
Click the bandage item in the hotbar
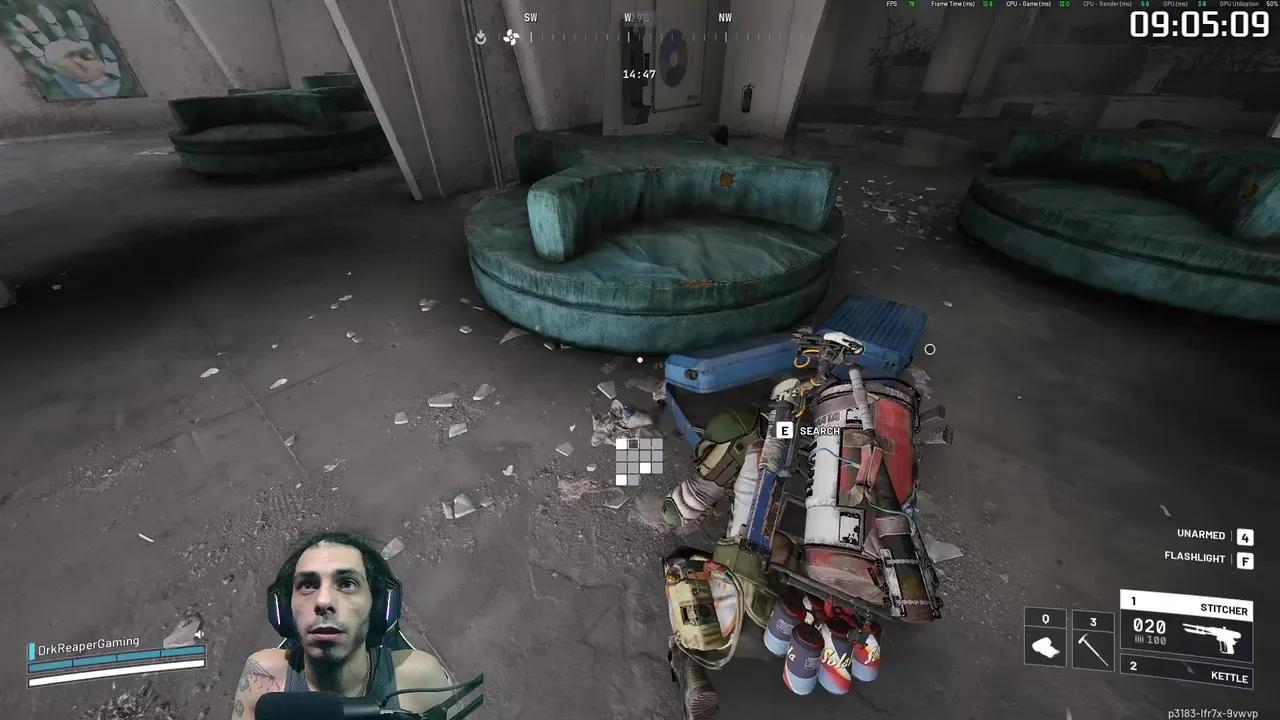[1043, 645]
